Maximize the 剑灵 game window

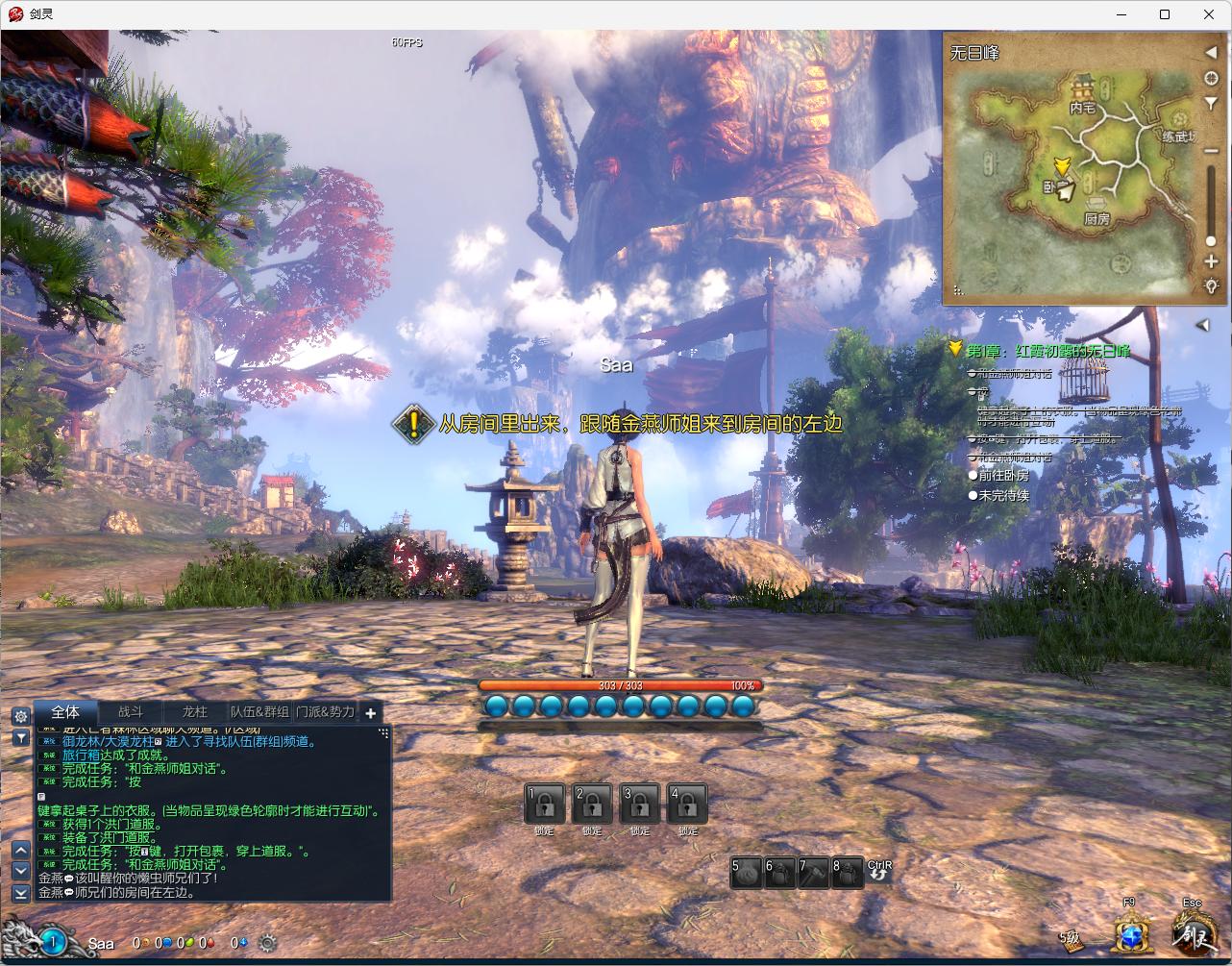pos(1165,14)
